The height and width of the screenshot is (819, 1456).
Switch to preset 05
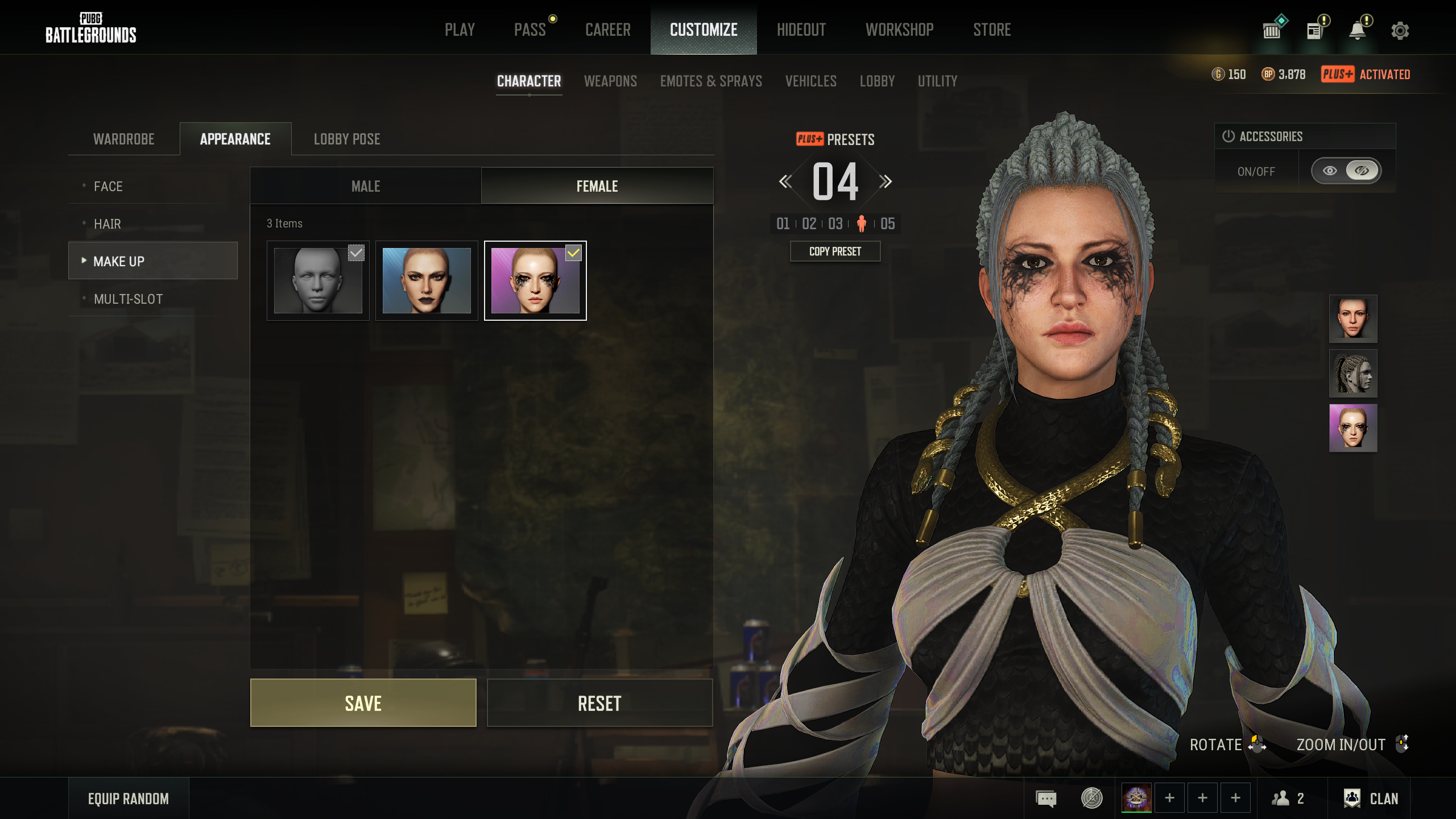tap(887, 224)
